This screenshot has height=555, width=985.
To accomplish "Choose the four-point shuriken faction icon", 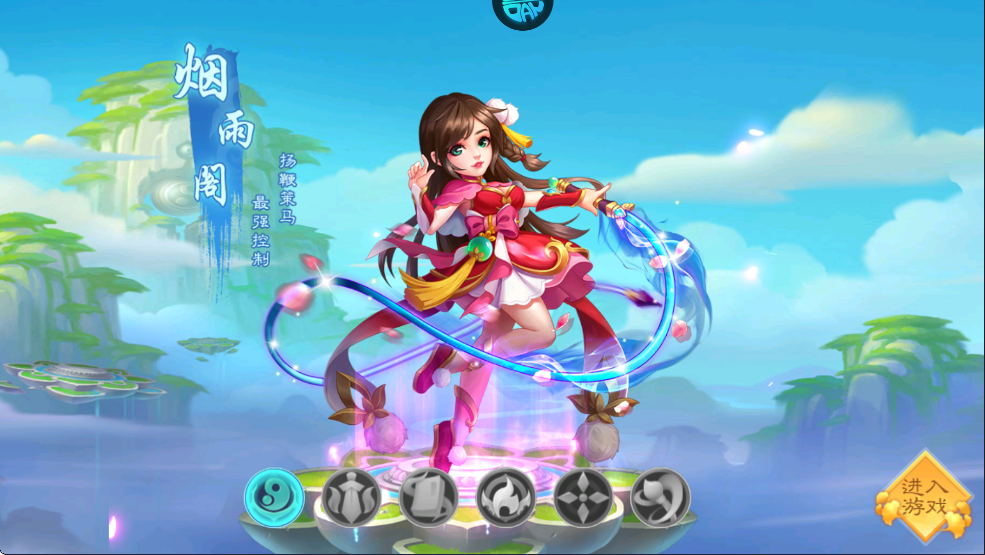I will pyautogui.click(x=583, y=497).
